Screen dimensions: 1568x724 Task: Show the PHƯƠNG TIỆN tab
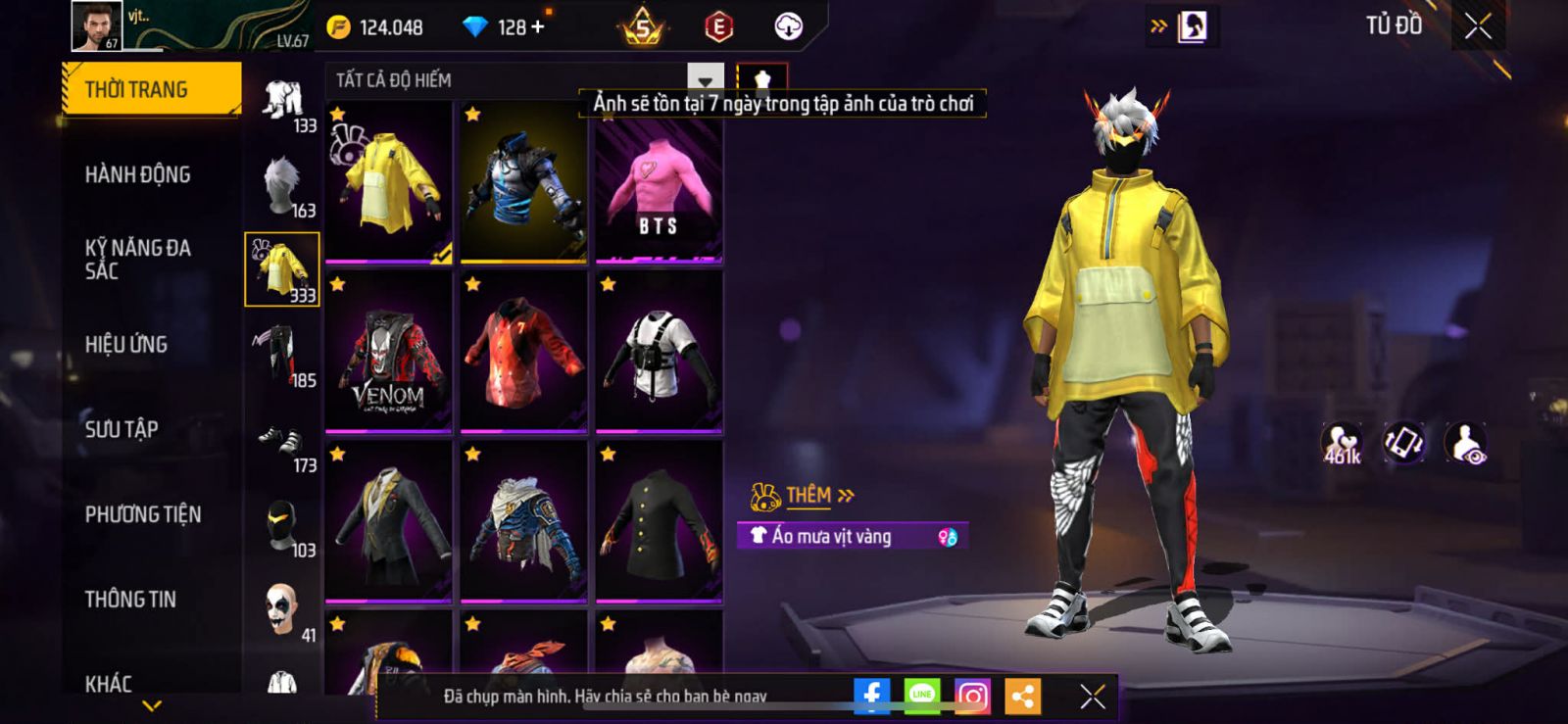coord(143,514)
